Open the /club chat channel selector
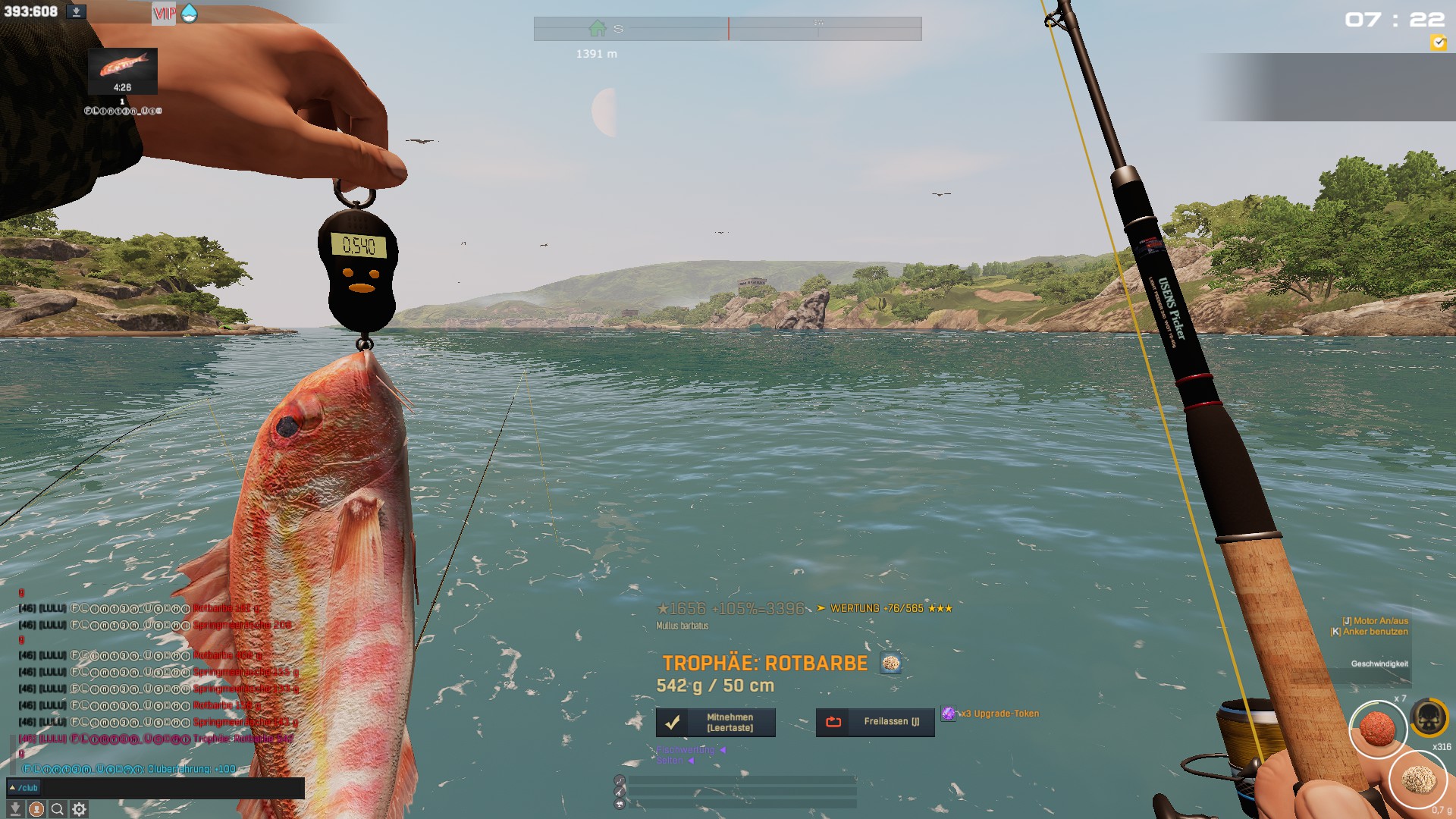Viewport: 1456px width, 819px height. (x=24, y=788)
